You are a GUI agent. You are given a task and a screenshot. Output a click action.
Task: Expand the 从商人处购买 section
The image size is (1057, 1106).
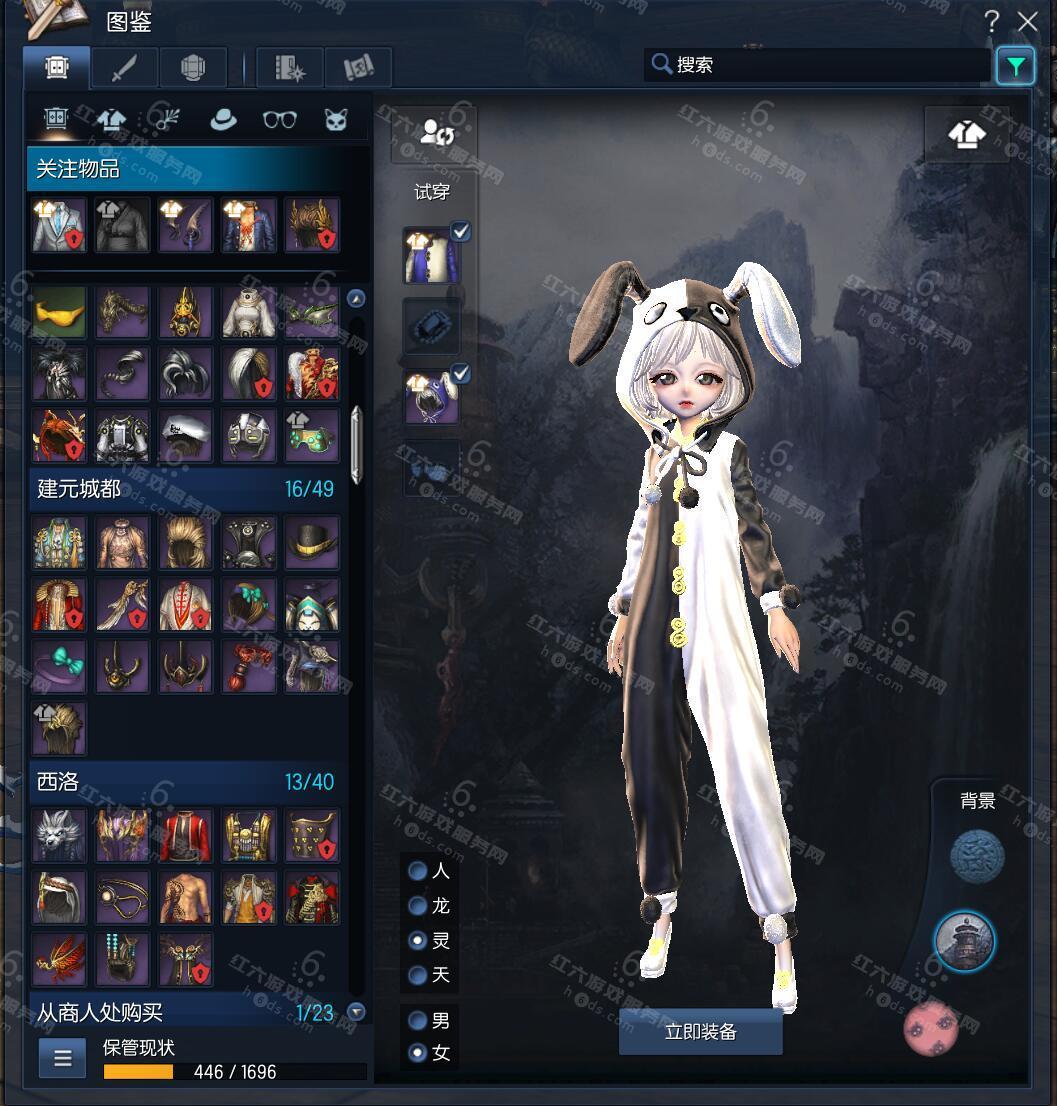click(356, 1012)
